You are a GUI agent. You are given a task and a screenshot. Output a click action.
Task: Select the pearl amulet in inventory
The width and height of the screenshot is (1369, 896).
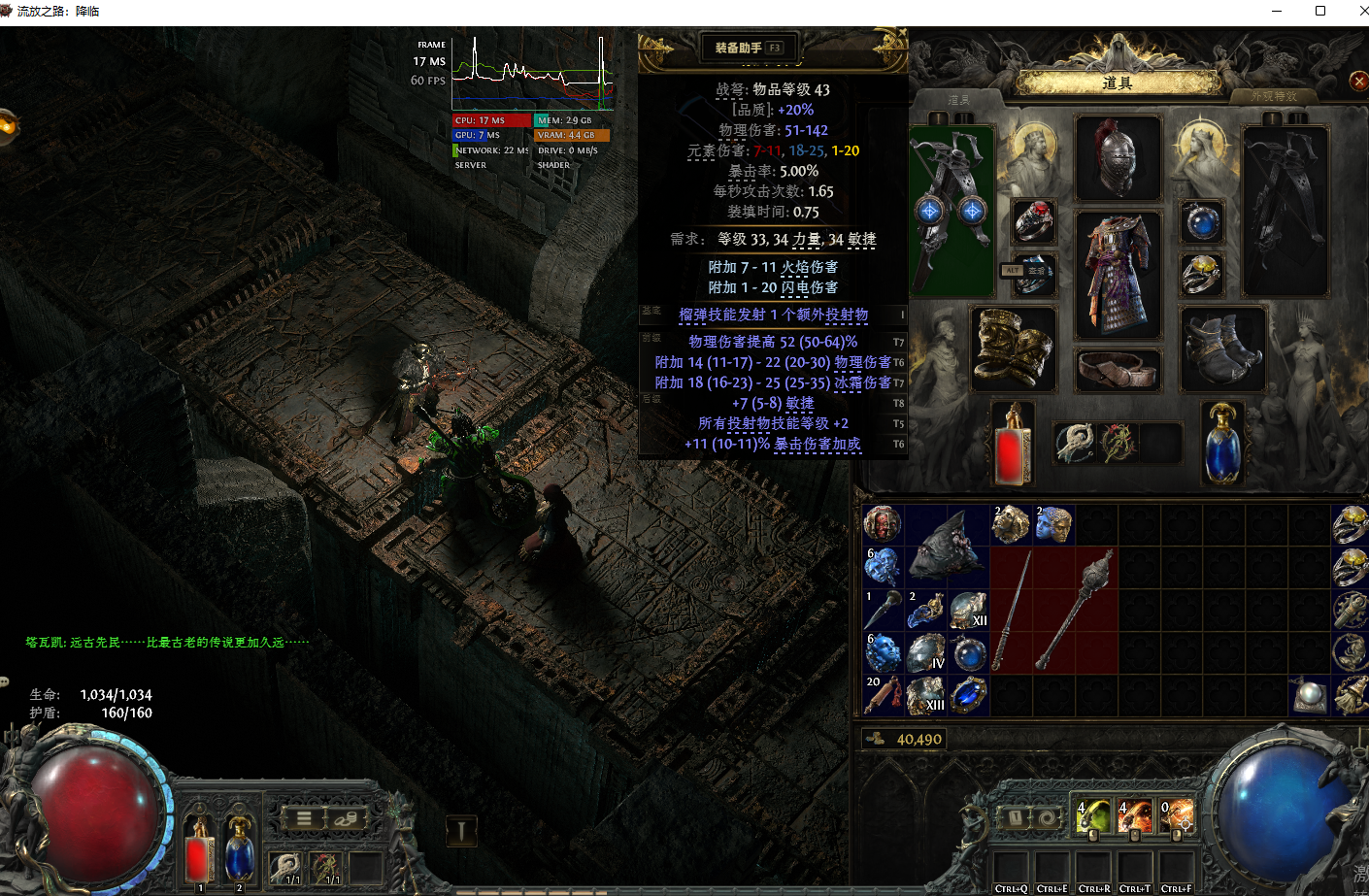click(1309, 695)
